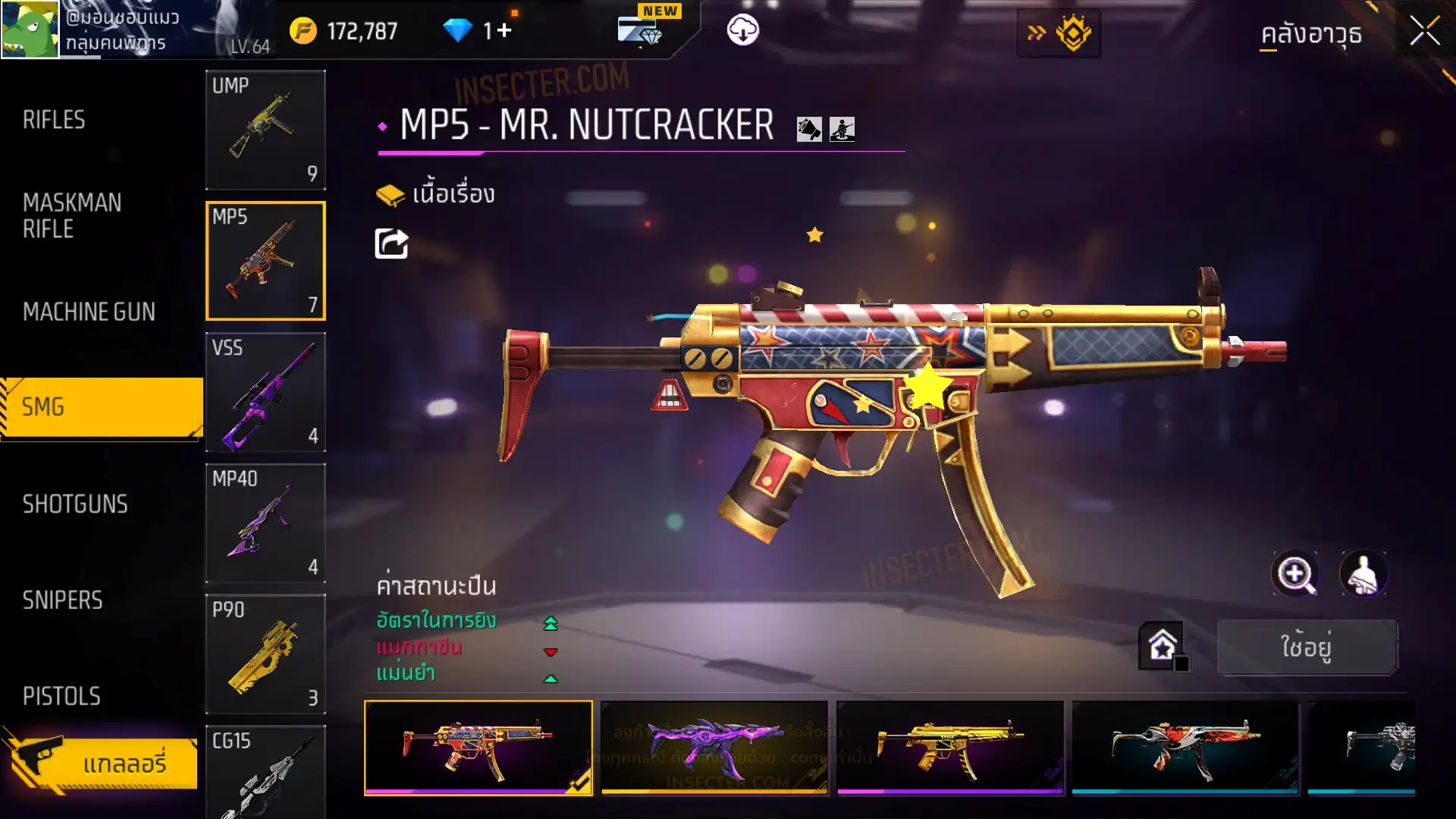
Task: Select the purple MP5 skin thumbnail
Action: pyautogui.click(x=714, y=747)
